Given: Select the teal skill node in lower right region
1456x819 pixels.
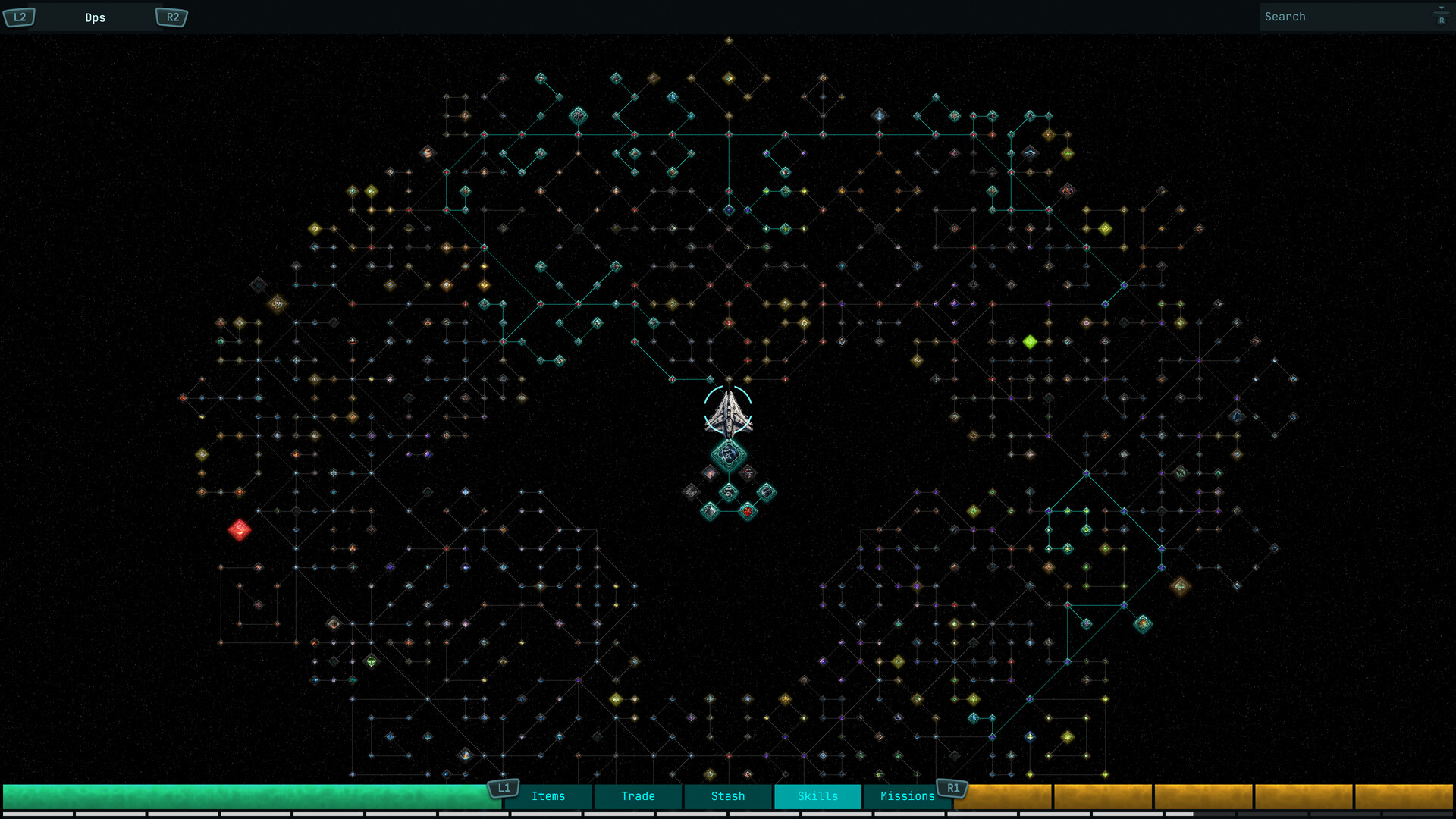Looking at the screenshot, I should tap(1141, 622).
